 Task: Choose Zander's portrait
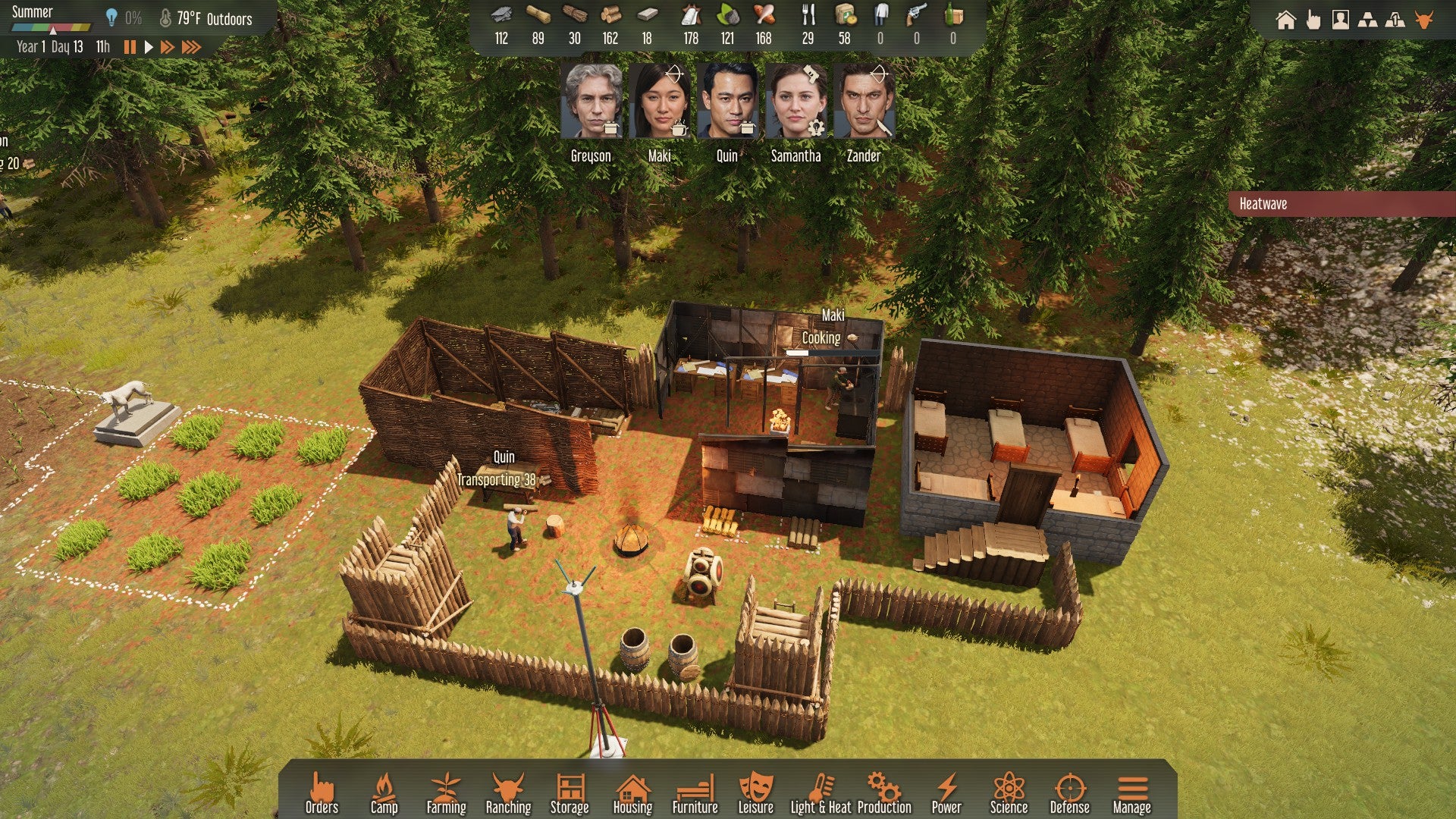coord(864,102)
